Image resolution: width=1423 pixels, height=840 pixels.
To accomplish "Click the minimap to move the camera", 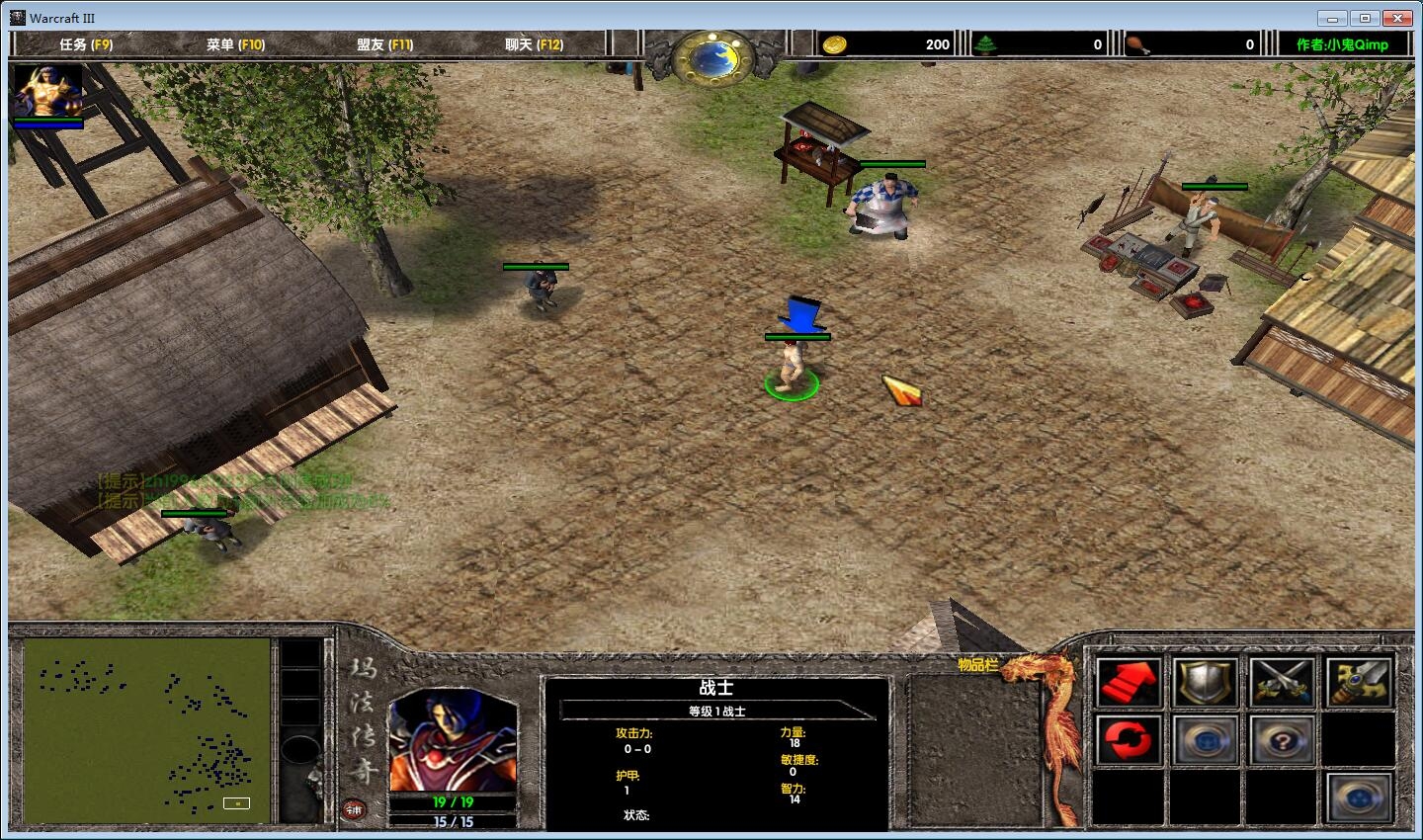I will [146, 731].
